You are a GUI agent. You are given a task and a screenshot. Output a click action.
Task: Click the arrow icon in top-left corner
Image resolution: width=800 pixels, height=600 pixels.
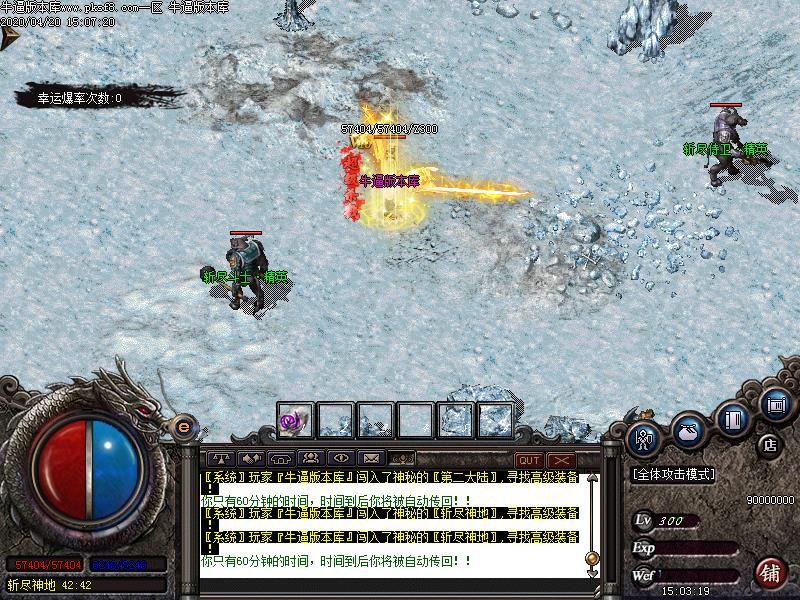[x=10, y=38]
